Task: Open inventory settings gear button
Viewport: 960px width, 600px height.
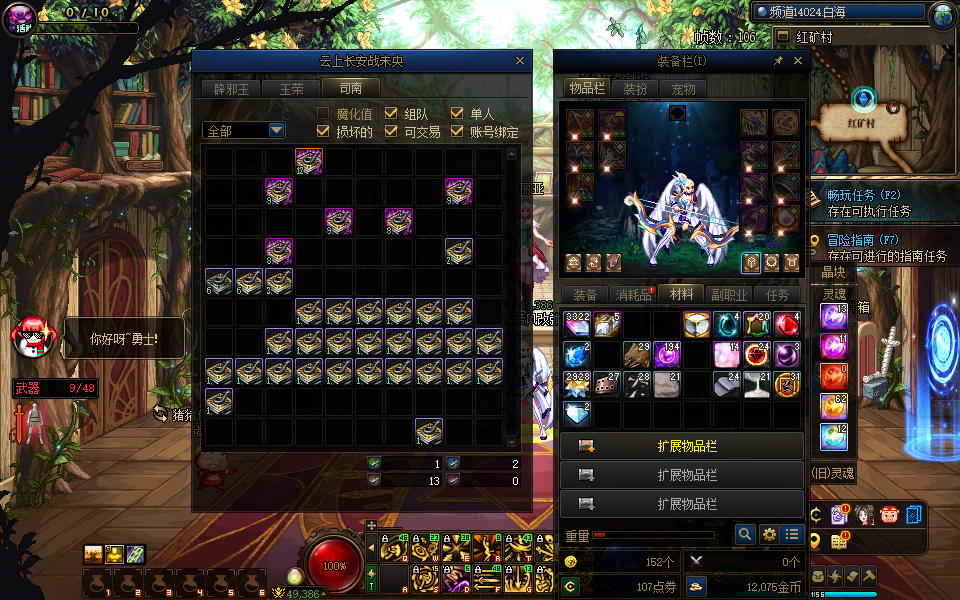Action: 769,535
